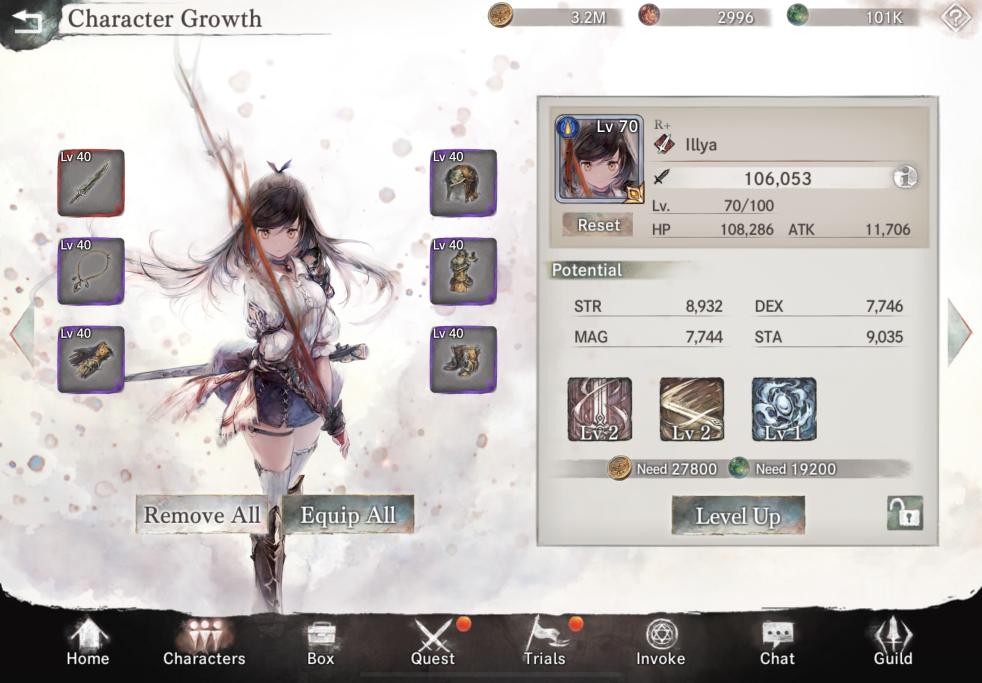The width and height of the screenshot is (982, 683).
Task: Select the equipped chest armor slot
Action: click(x=463, y=271)
